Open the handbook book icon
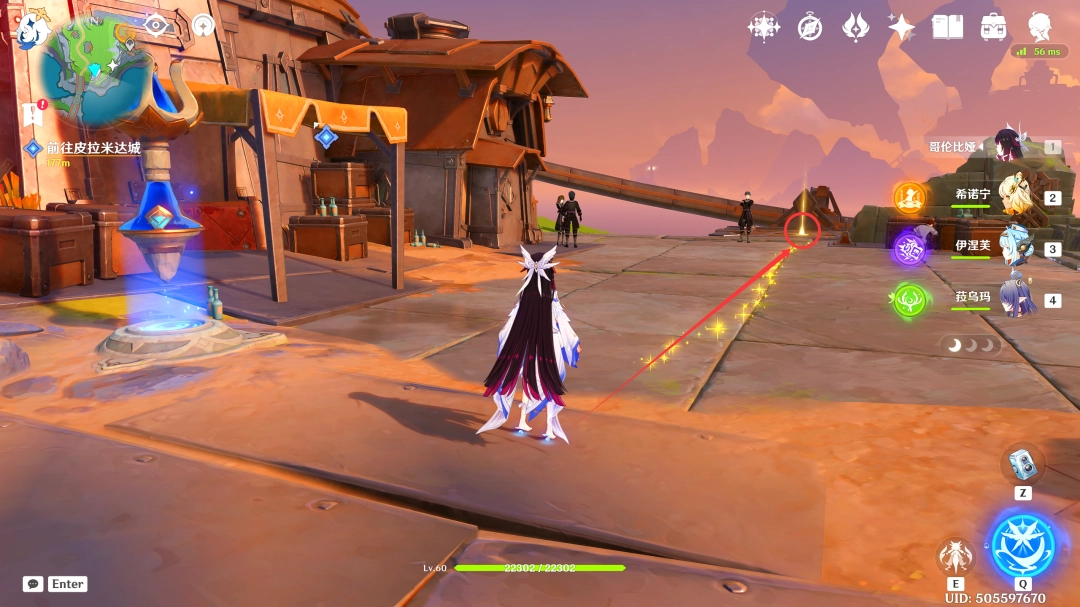This screenshot has width=1080, height=607. [x=947, y=27]
